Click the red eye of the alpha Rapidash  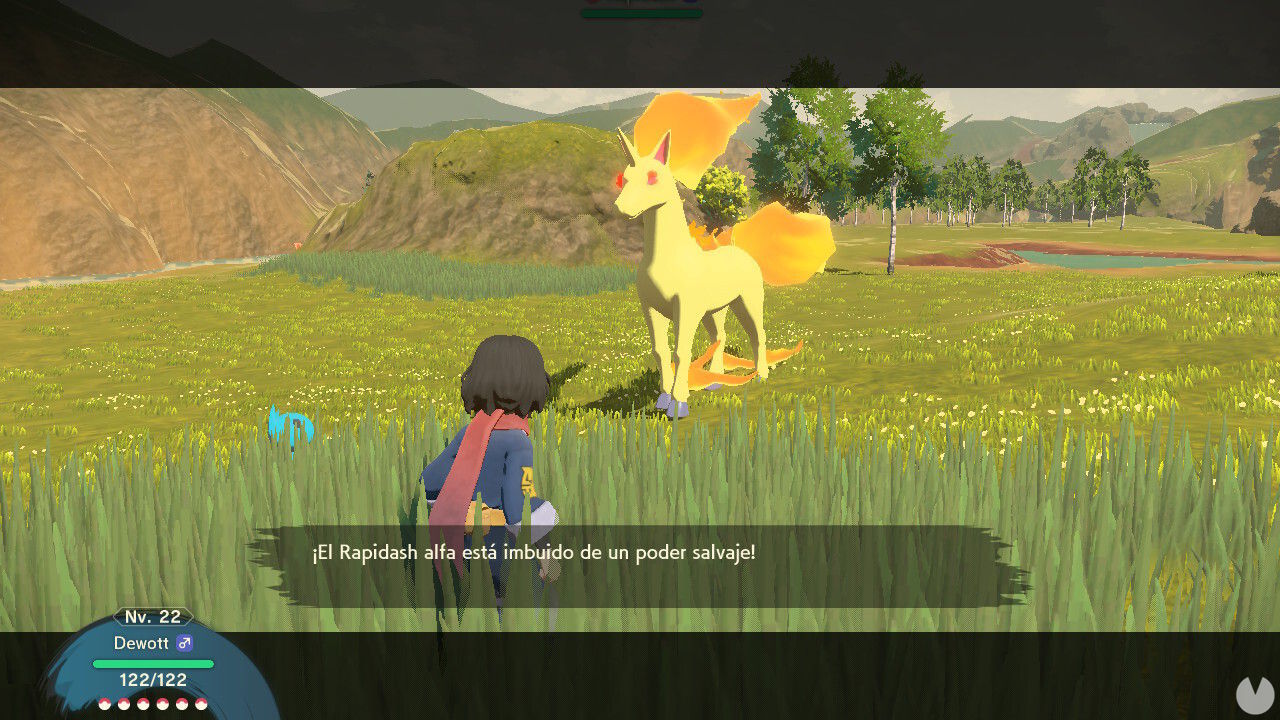(651, 177)
